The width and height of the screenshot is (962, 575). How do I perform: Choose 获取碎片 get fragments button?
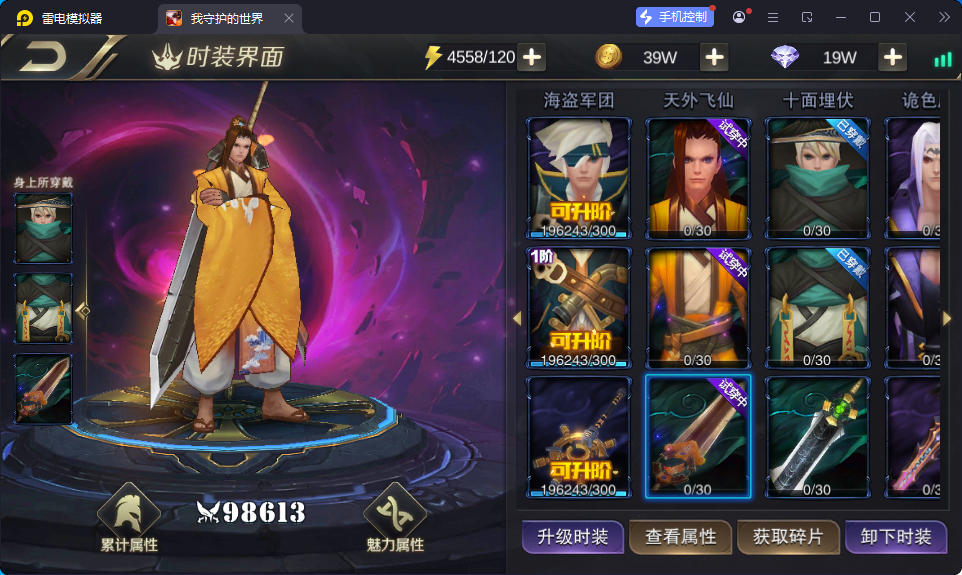(788, 537)
